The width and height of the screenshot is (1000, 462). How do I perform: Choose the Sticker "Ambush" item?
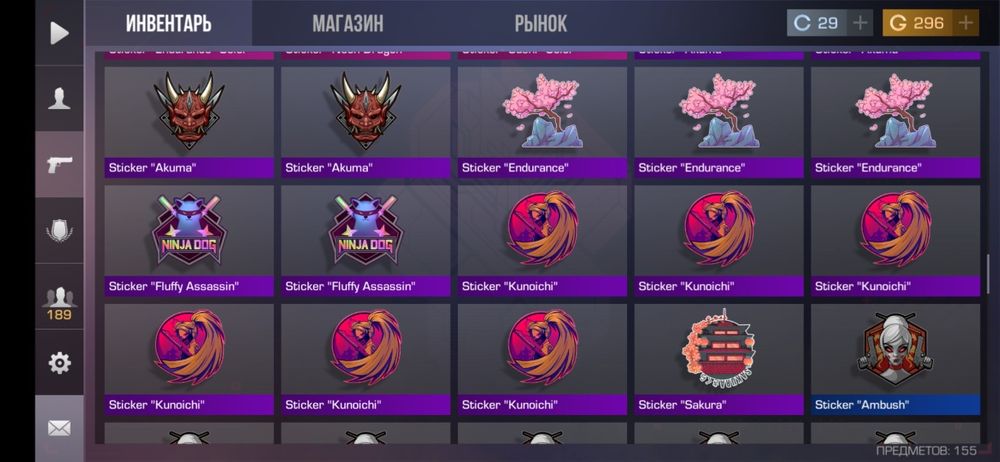click(895, 359)
